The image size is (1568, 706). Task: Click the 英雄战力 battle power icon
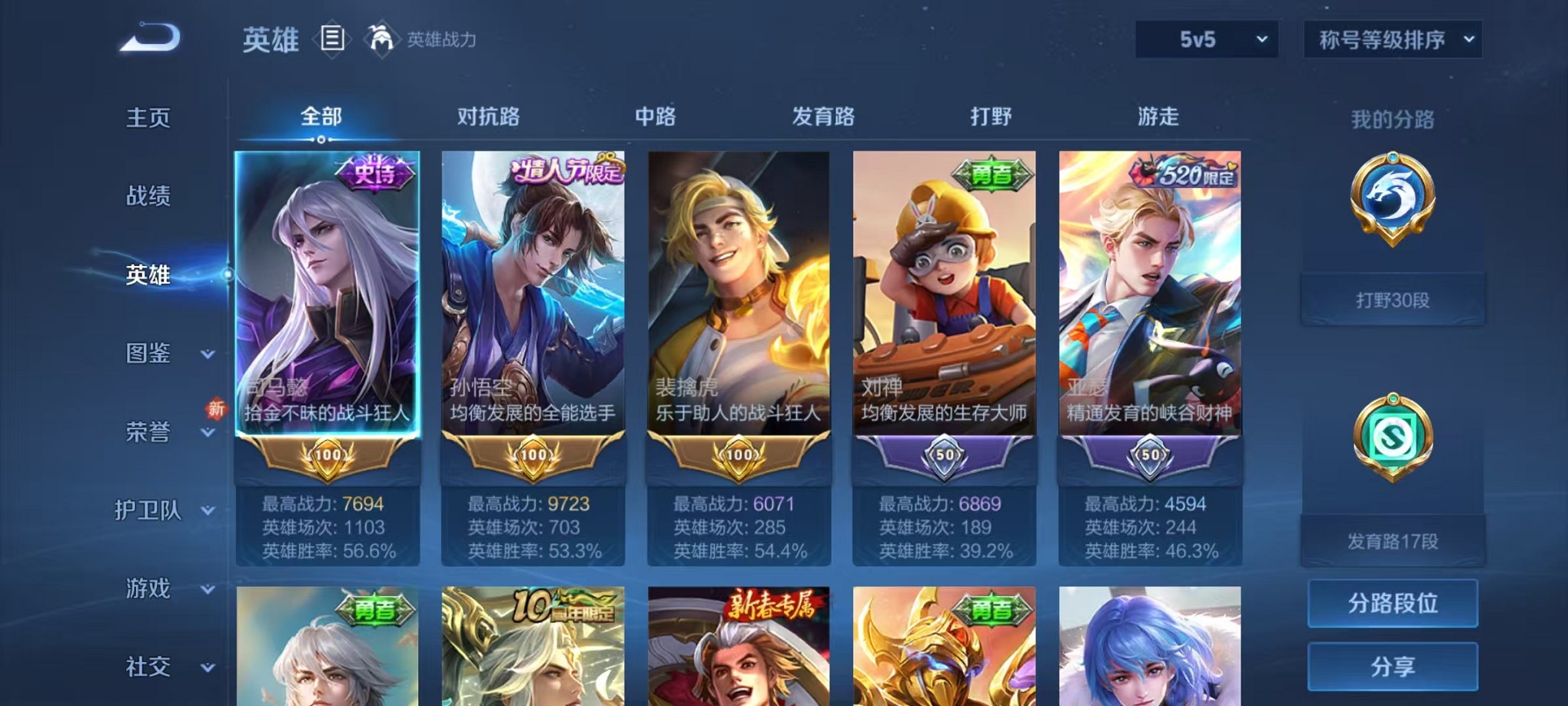381,37
